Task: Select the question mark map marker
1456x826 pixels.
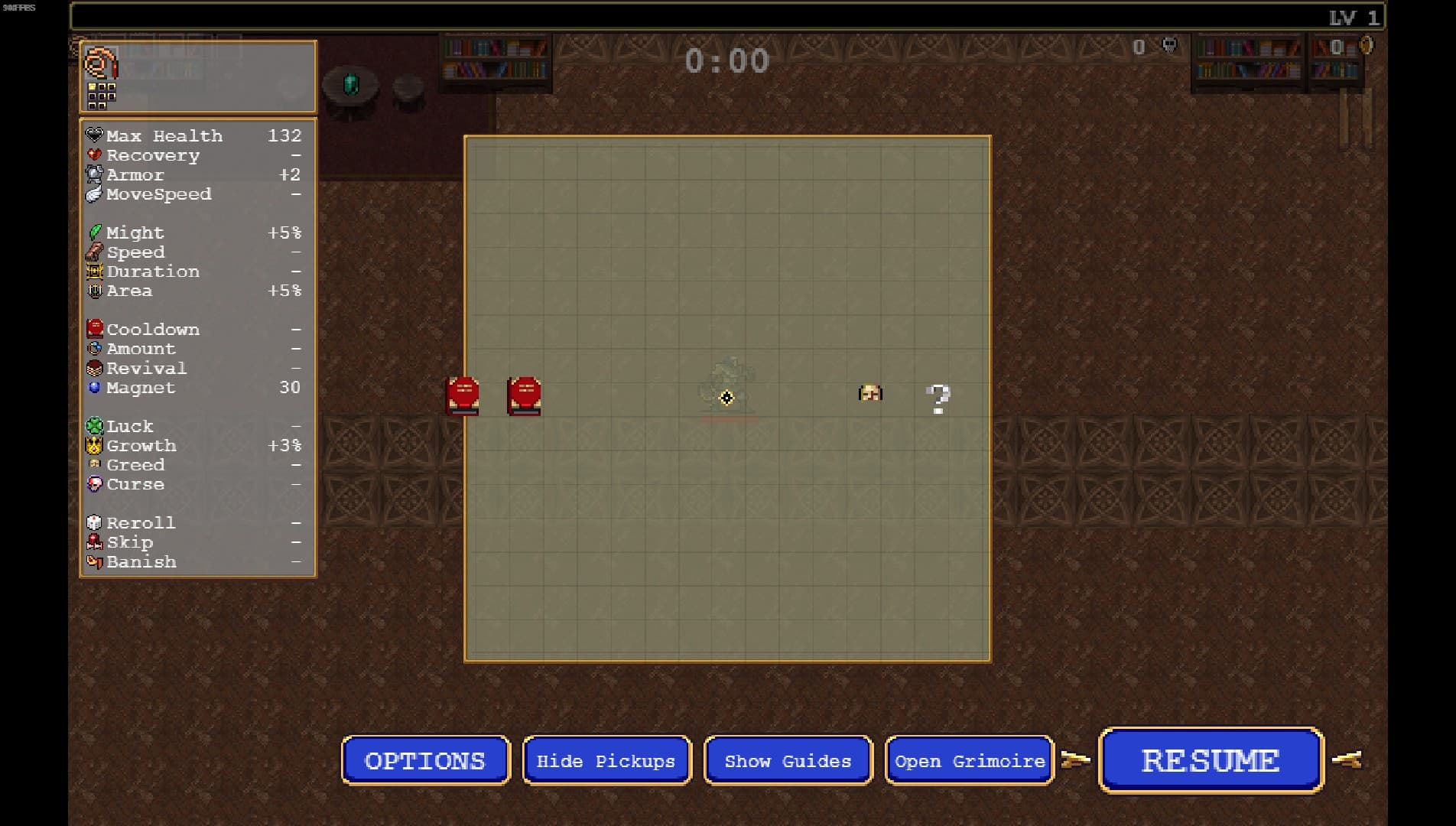Action: [x=938, y=398]
